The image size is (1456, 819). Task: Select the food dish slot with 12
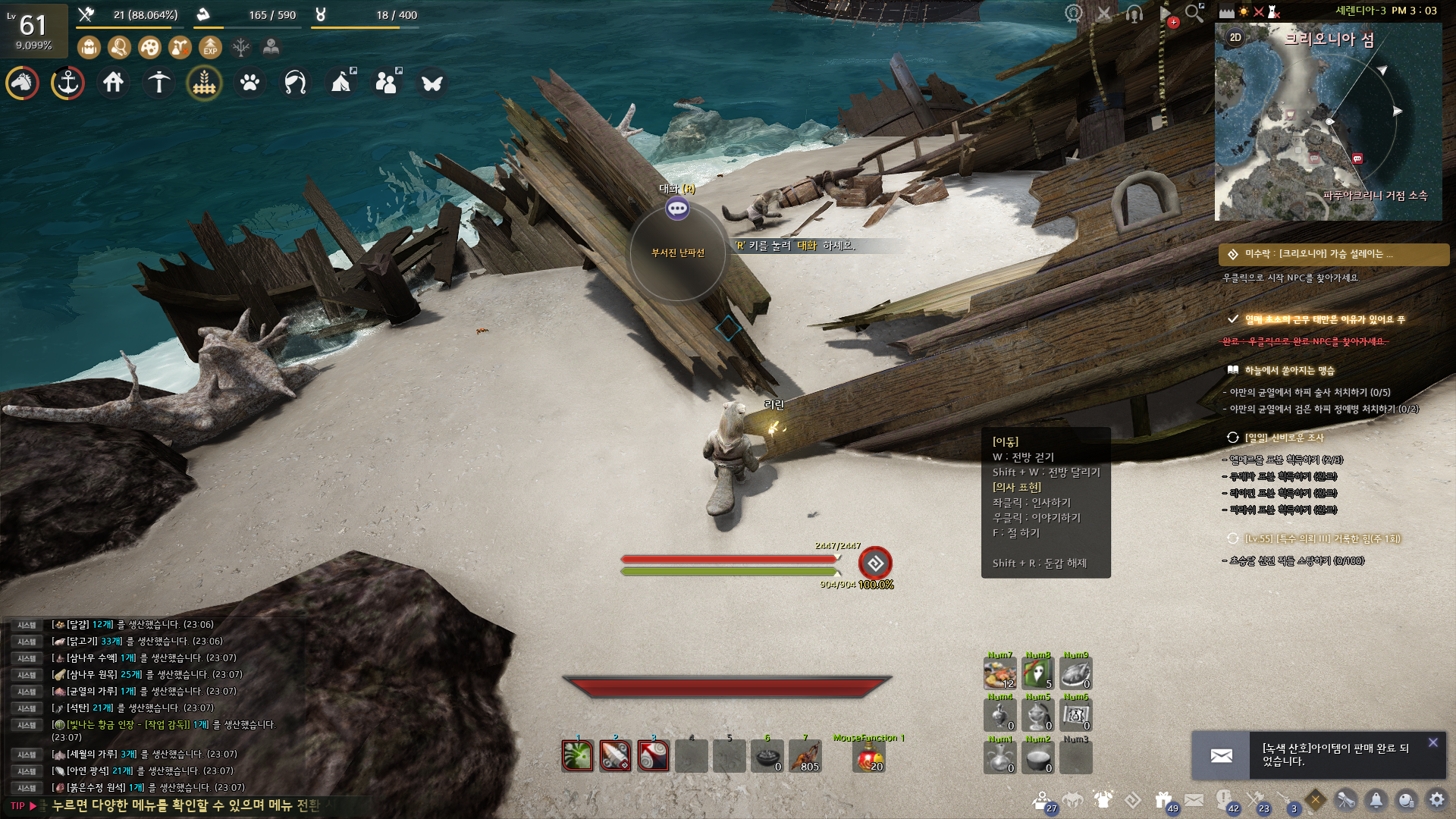click(999, 673)
